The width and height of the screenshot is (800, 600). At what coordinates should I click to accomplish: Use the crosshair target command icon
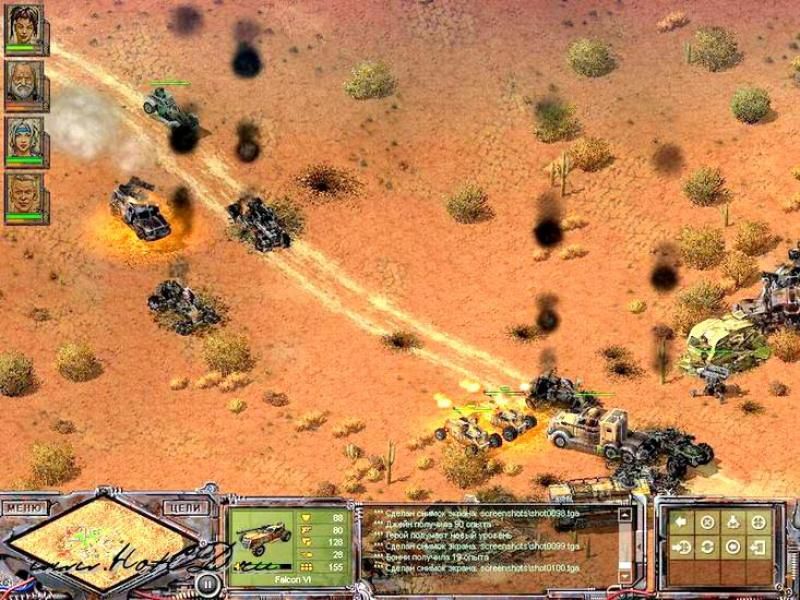pyautogui.click(x=759, y=522)
